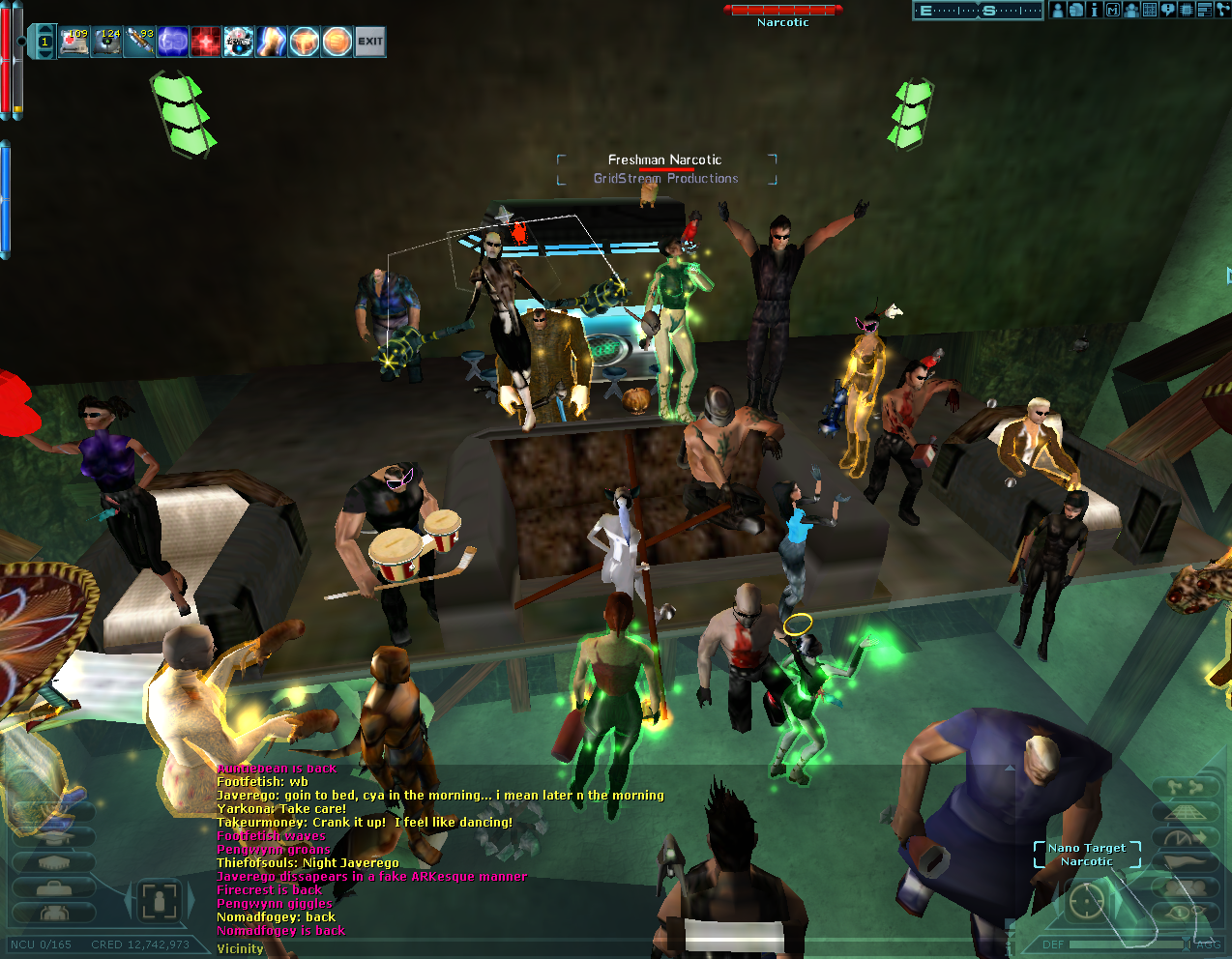Screen dimensions: 1232x959
Task: Open the briefcase inventory button
Action: click(53, 887)
